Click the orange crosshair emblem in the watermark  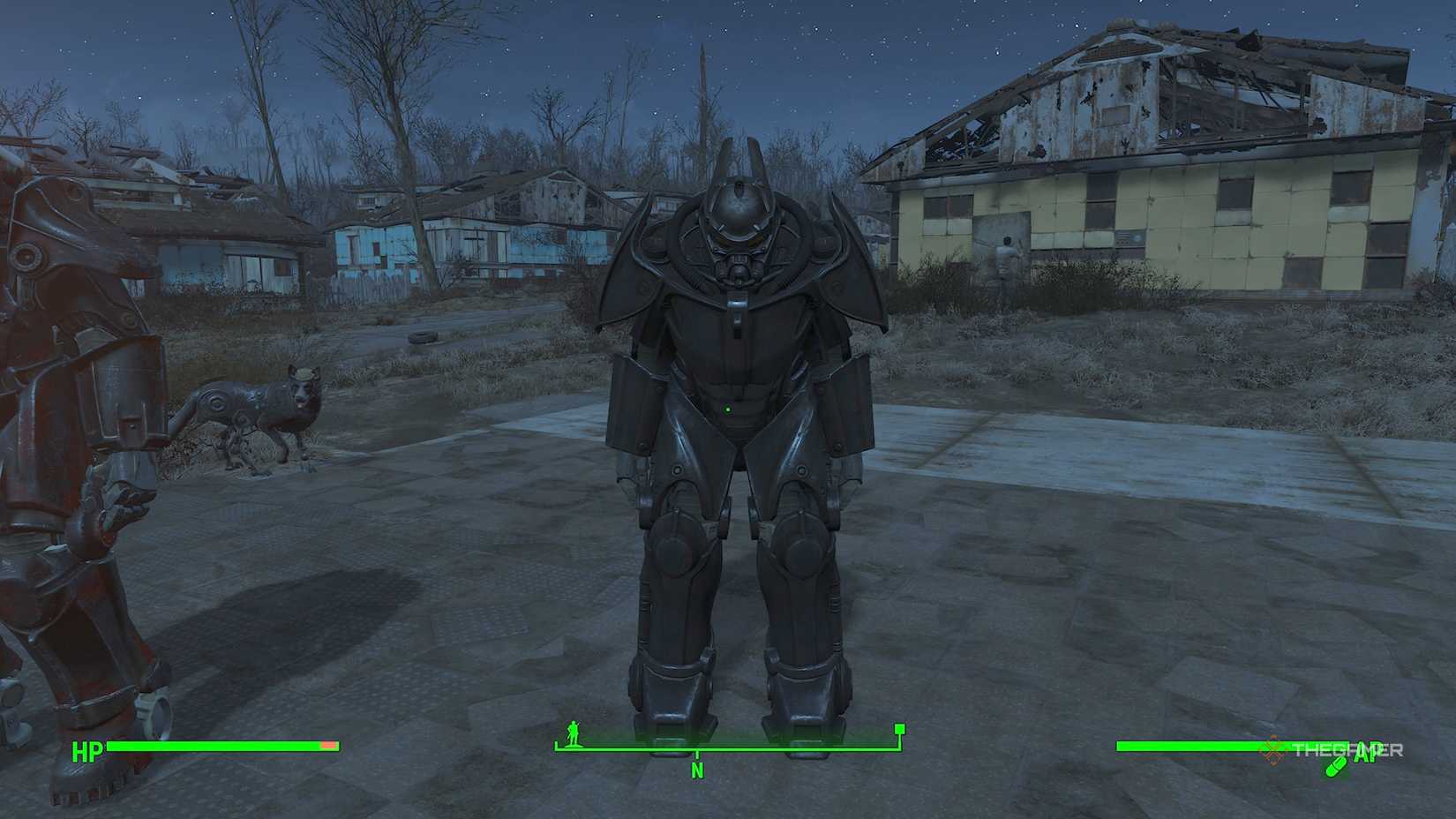pyautogui.click(x=1273, y=751)
